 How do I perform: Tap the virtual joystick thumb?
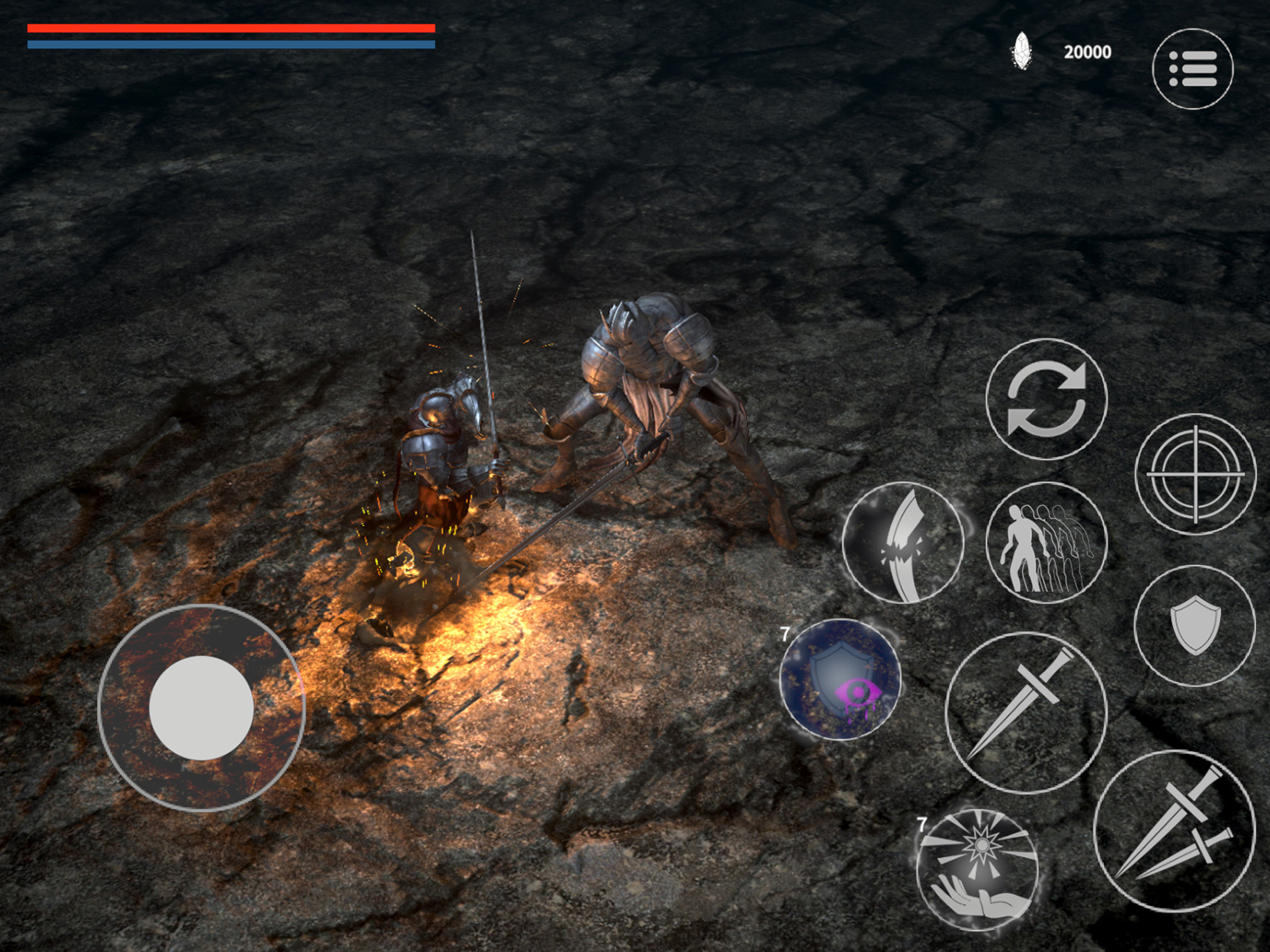(x=201, y=708)
